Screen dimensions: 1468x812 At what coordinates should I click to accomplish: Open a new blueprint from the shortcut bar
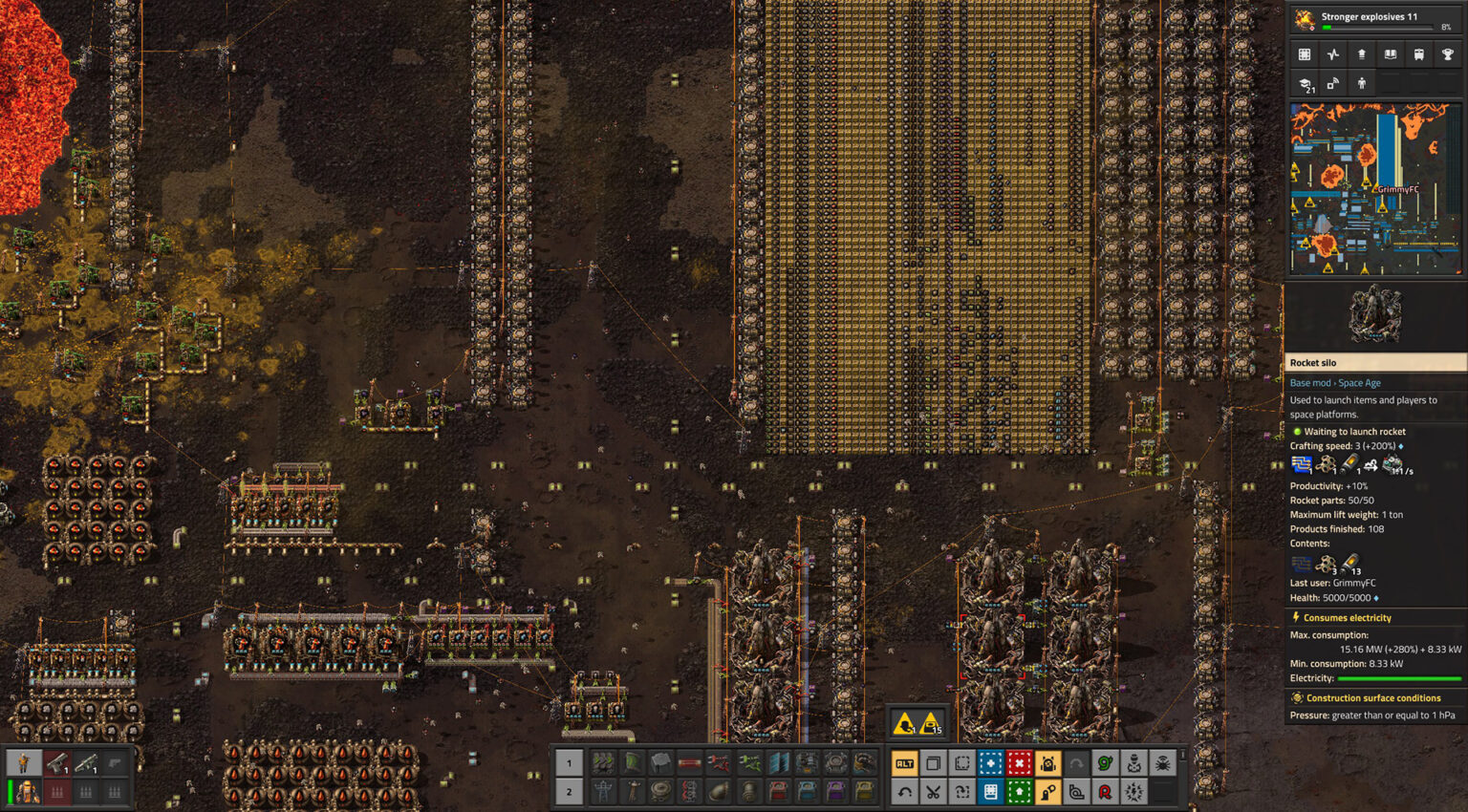click(x=991, y=763)
